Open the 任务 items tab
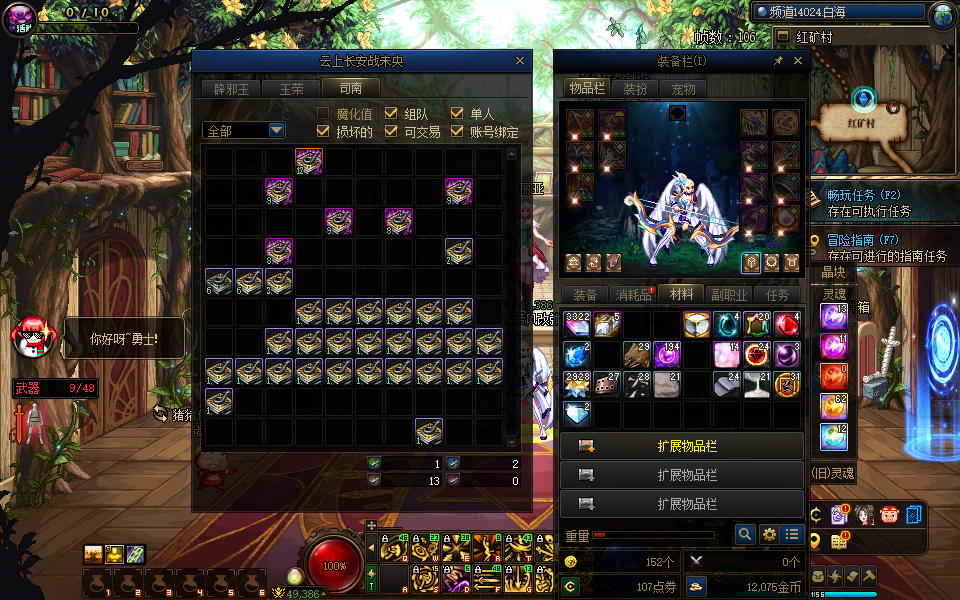The width and height of the screenshot is (960, 600). [778, 295]
